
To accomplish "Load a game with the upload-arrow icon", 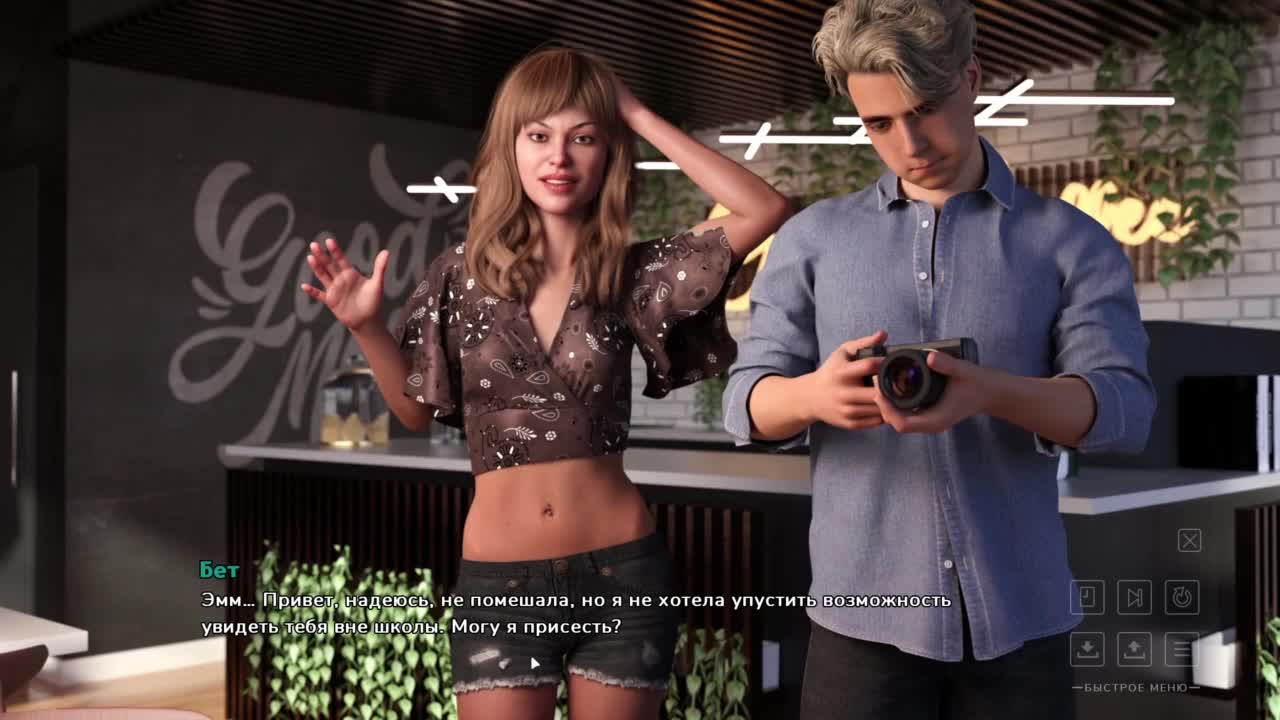I will pyautogui.click(x=1135, y=648).
